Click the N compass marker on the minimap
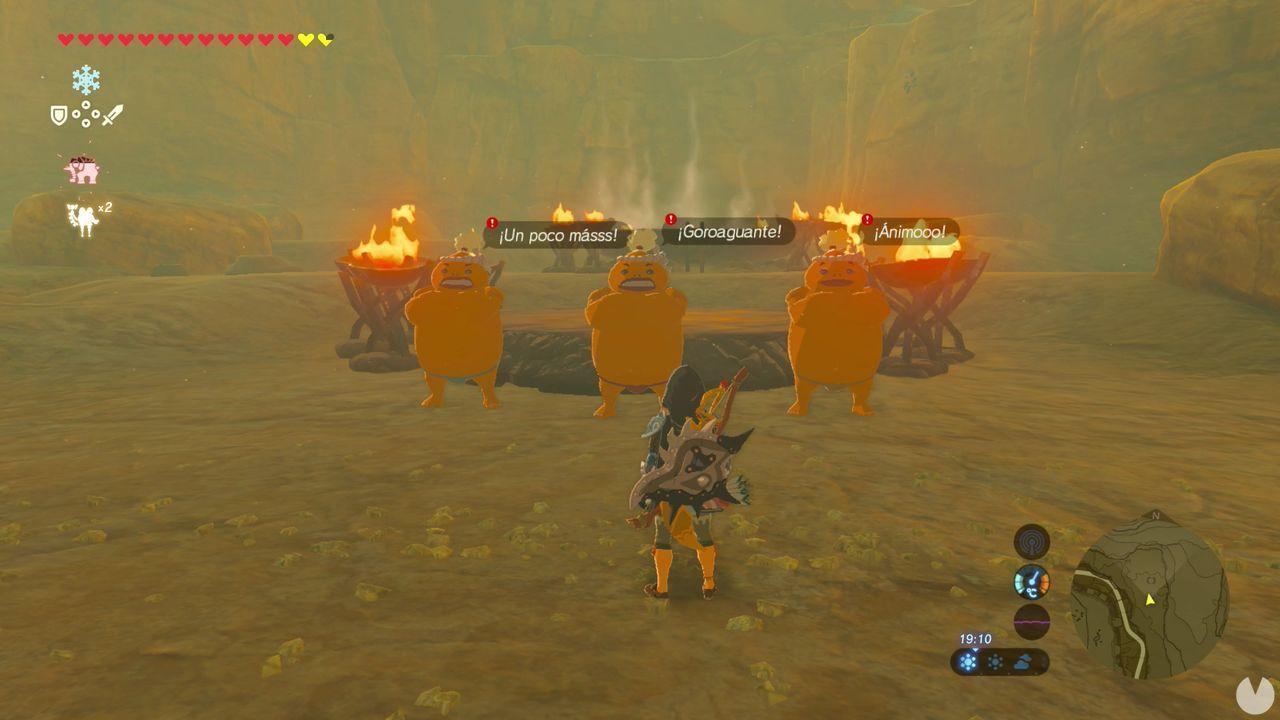This screenshot has width=1280, height=720. 1155,516
